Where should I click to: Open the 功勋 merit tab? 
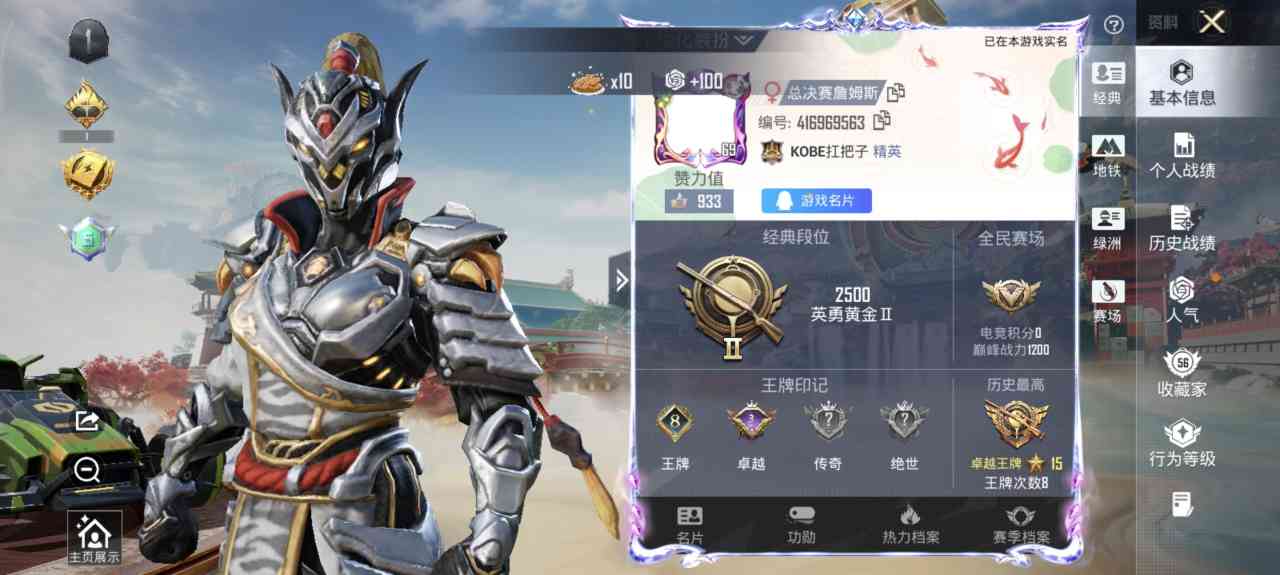coord(801,525)
